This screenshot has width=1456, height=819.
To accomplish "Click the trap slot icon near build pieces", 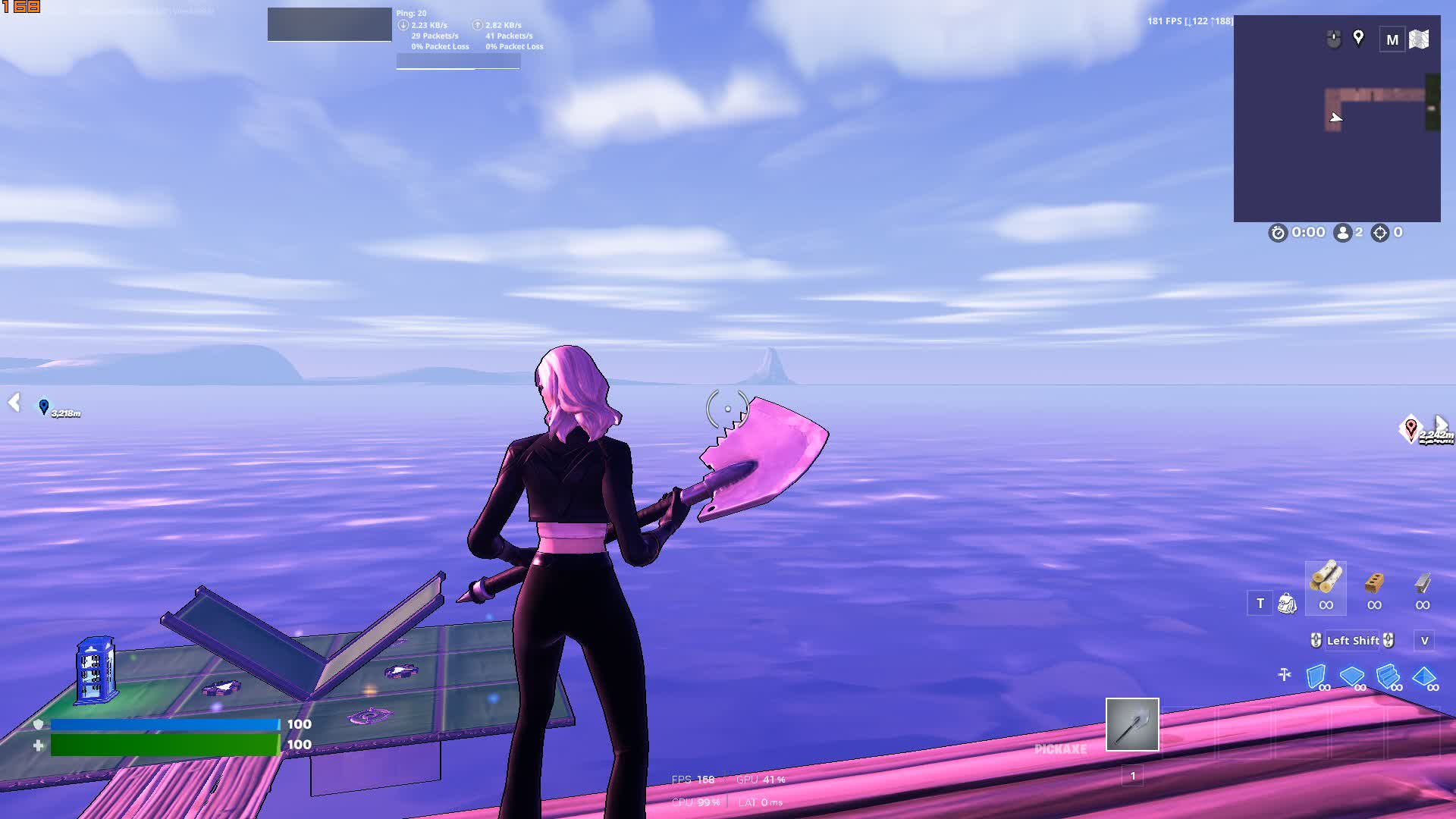I will click(1284, 672).
